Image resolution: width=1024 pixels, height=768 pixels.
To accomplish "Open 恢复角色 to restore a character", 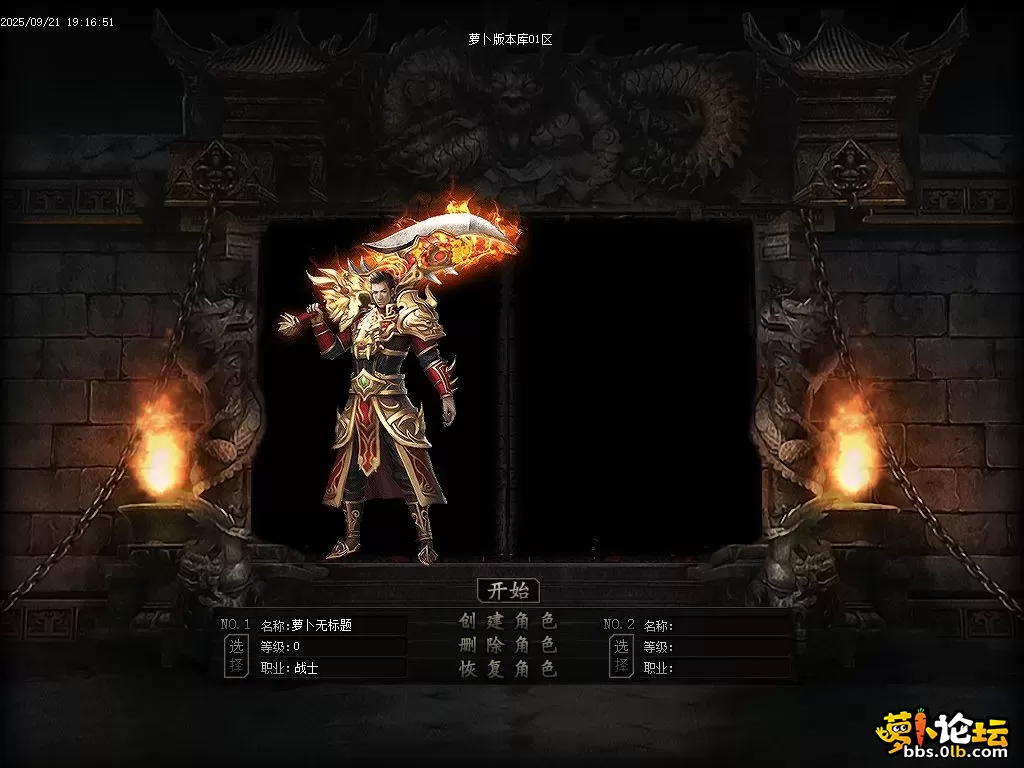I will point(507,669).
